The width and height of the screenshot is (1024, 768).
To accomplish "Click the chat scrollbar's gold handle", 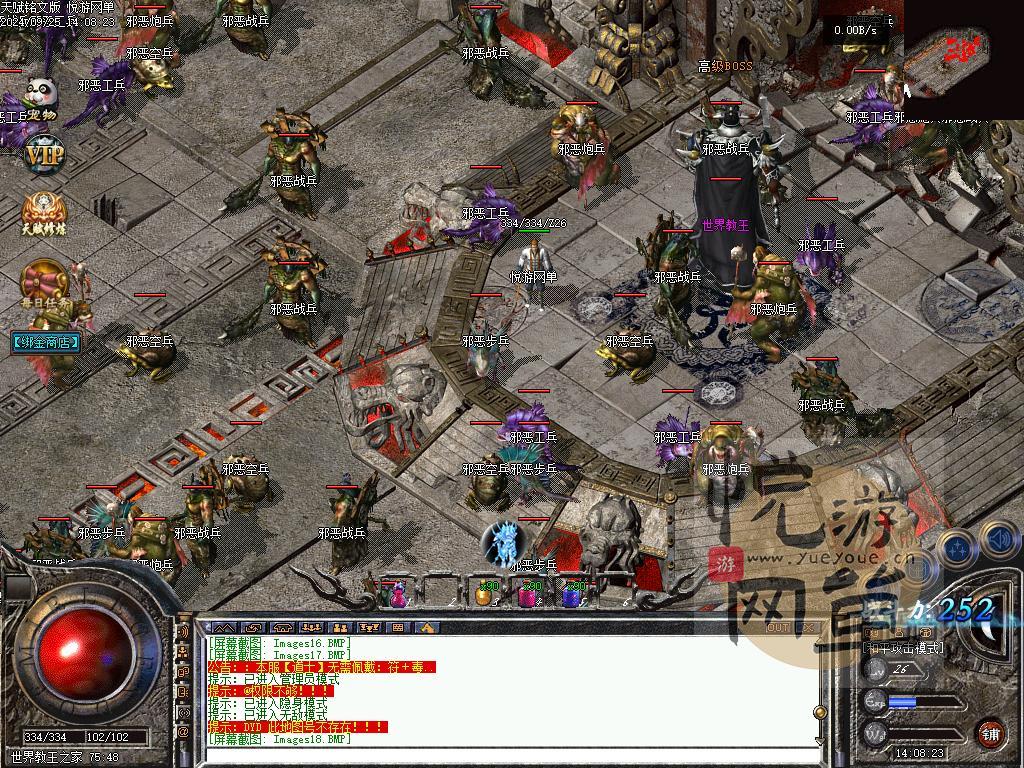I will 820,712.
